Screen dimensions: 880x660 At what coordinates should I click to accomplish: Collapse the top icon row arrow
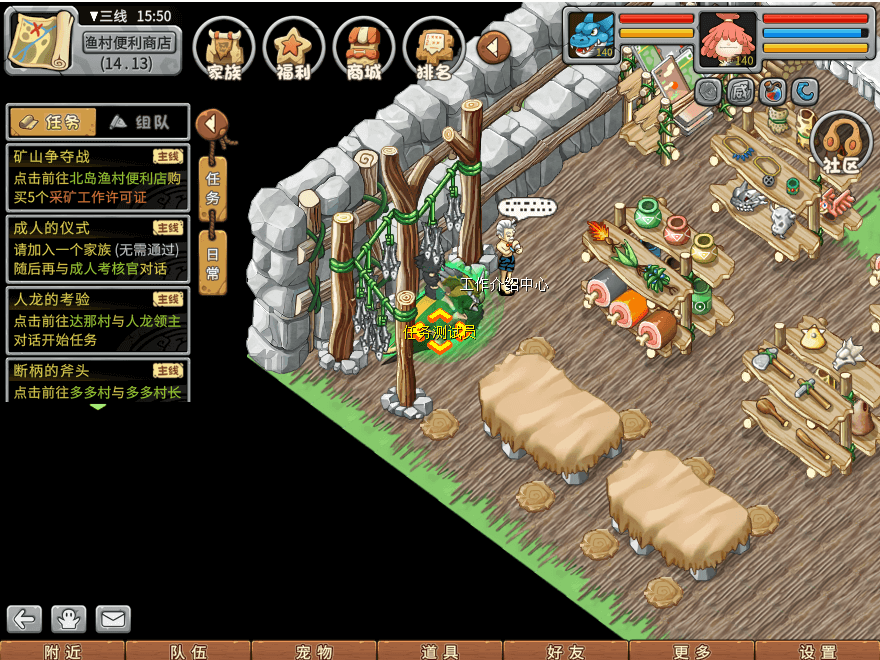click(x=494, y=47)
